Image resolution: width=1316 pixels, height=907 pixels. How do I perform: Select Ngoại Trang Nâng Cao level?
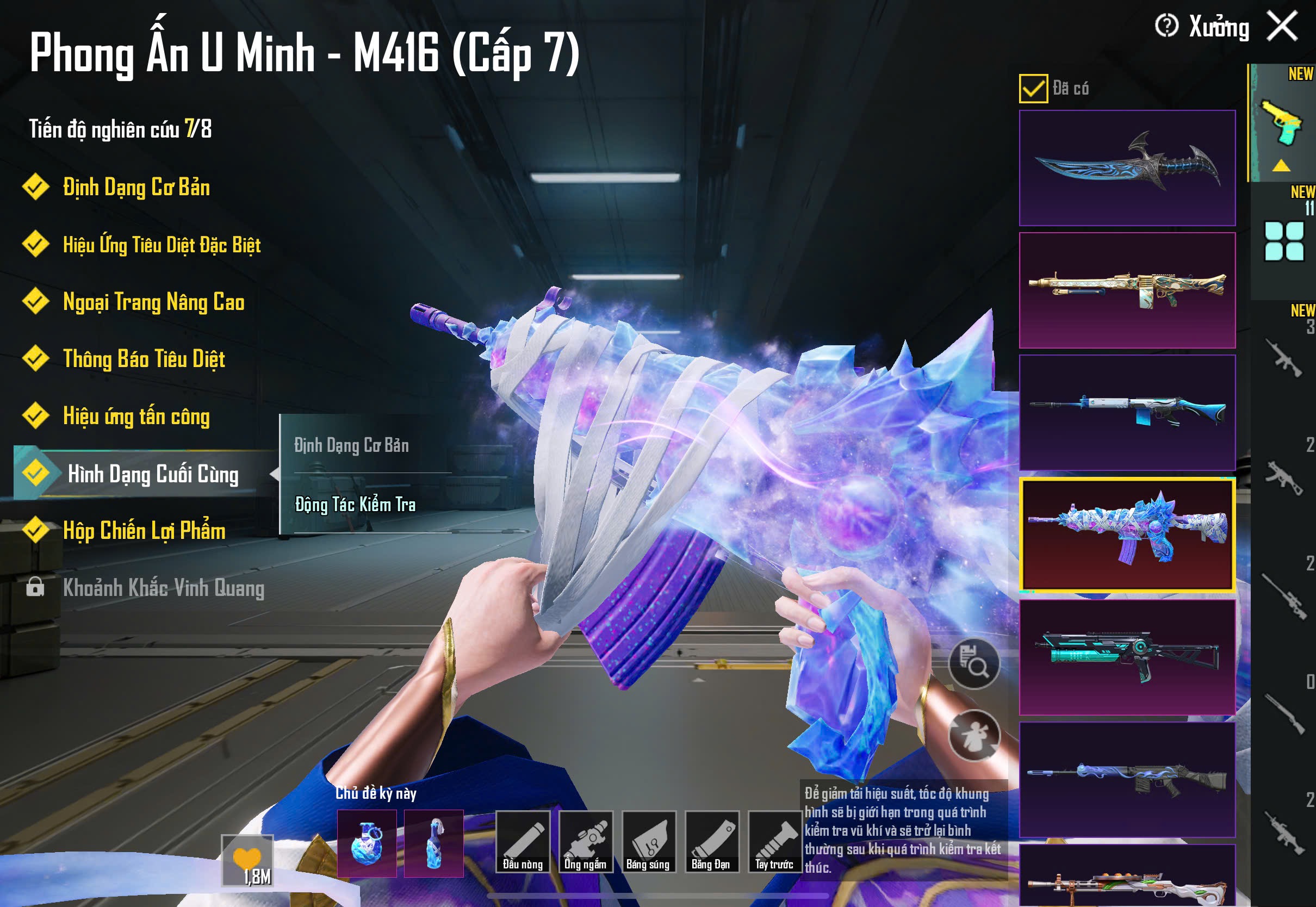tap(153, 302)
